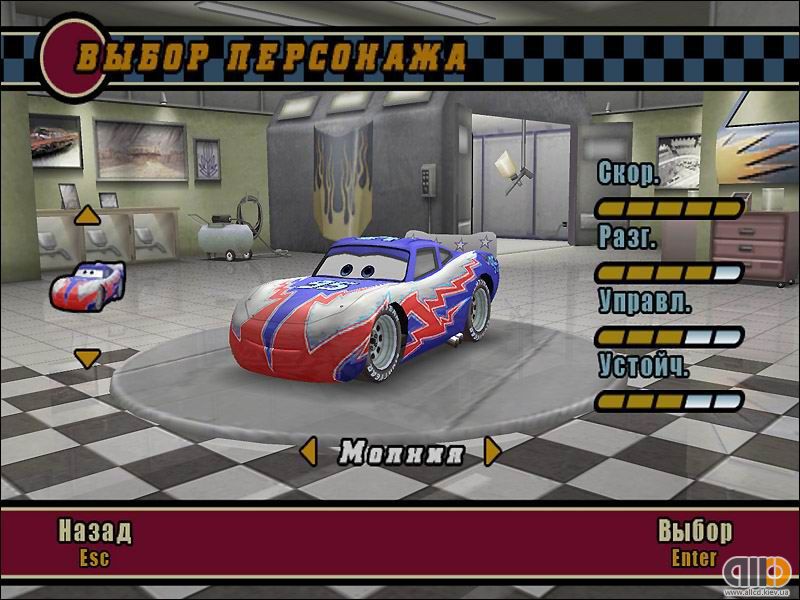
Task: Switch to the next character with right arrow
Action: coord(491,452)
